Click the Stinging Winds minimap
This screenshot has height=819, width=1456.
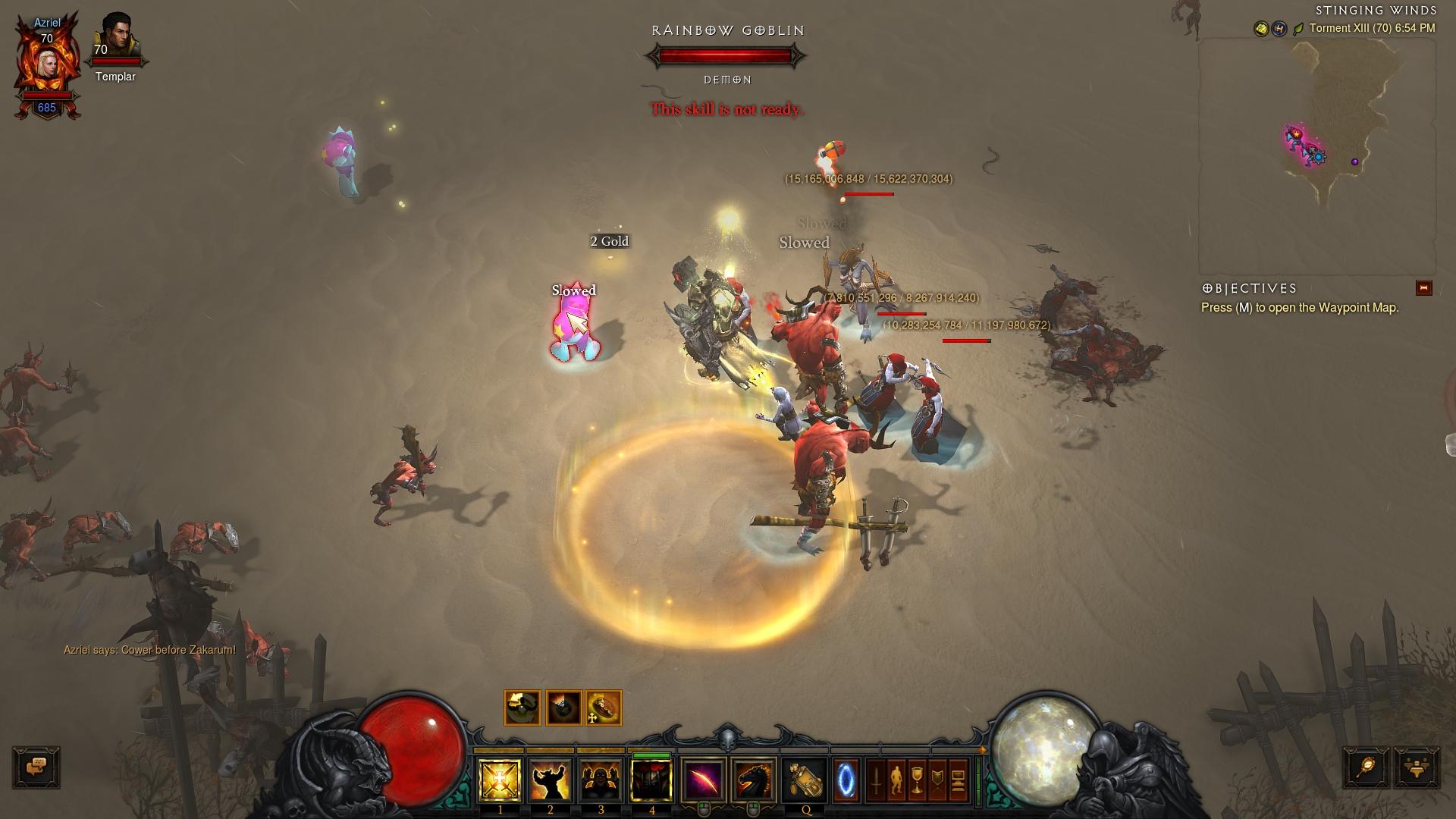pos(1317,155)
